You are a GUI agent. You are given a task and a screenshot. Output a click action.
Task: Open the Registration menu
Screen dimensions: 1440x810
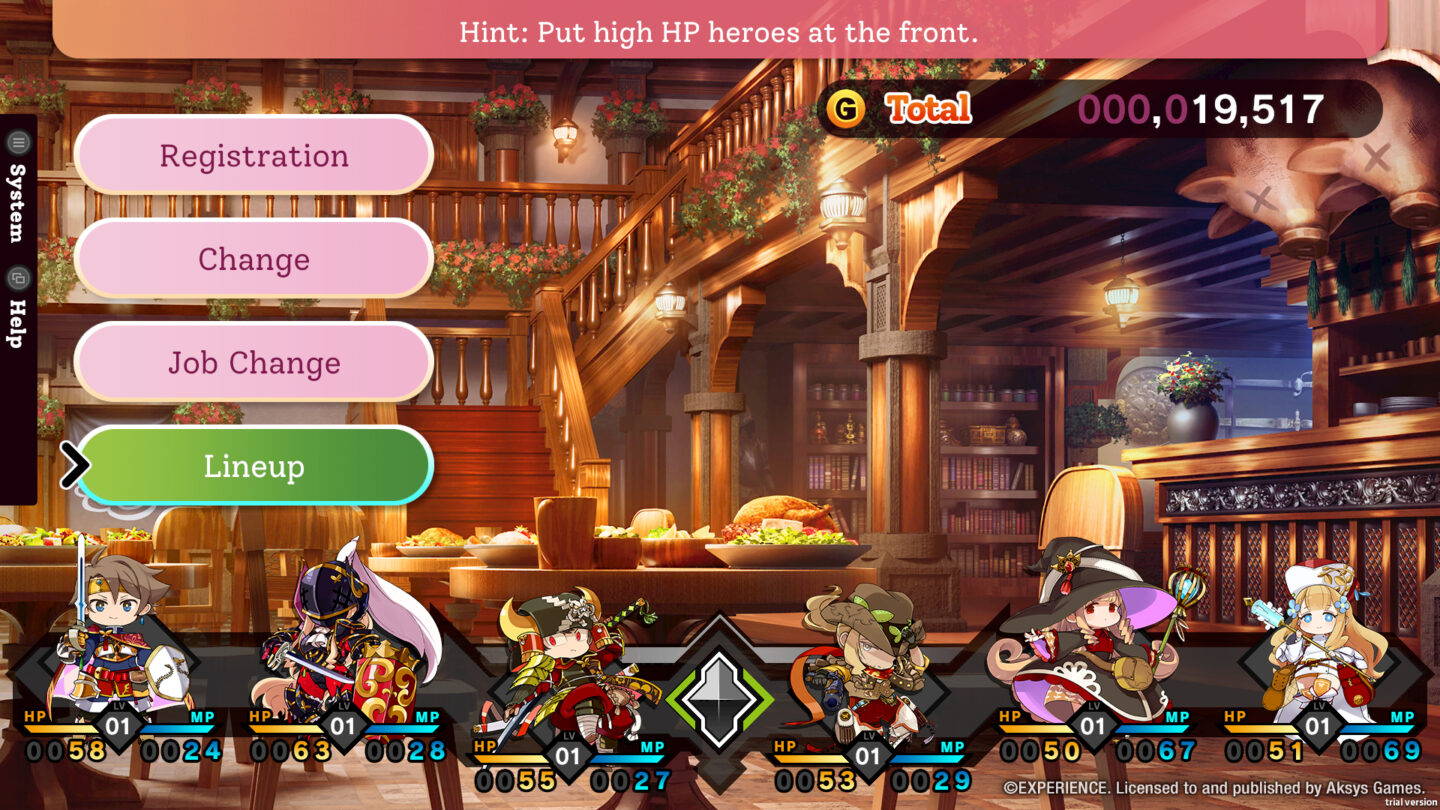(253, 155)
